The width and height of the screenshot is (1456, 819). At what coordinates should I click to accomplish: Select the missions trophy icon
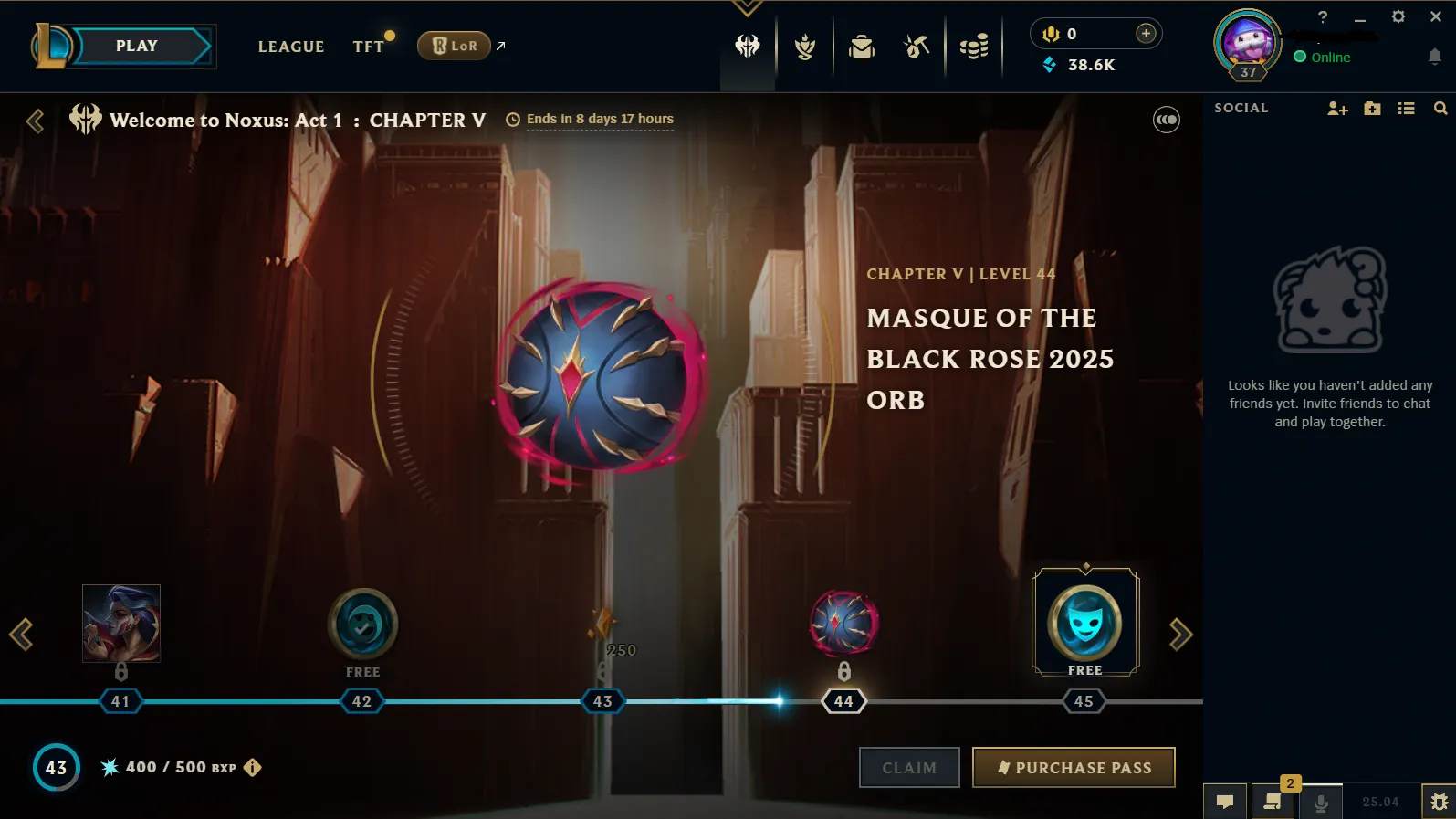pos(804,45)
